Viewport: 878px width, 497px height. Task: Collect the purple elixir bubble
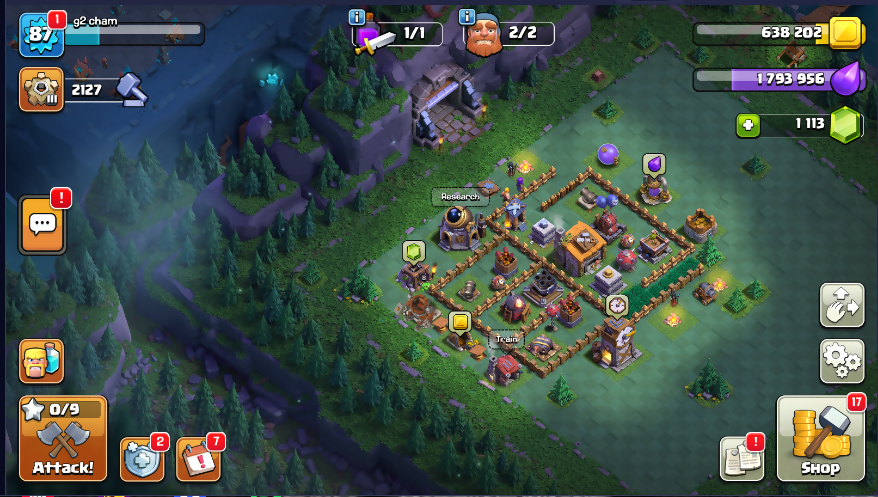[x=654, y=164]
